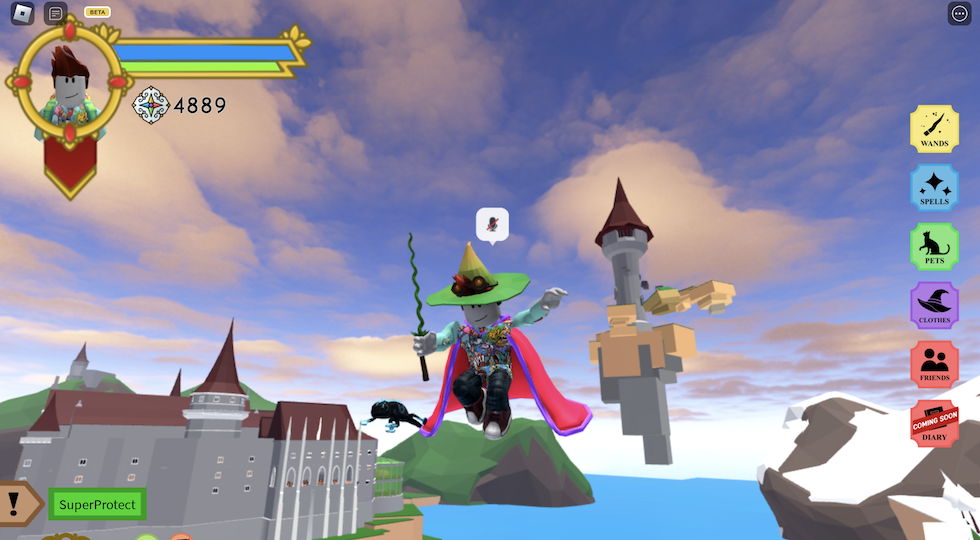Open the Wands menu
The height and width of the screenshot is (540, 980).
tap(934, 130)
